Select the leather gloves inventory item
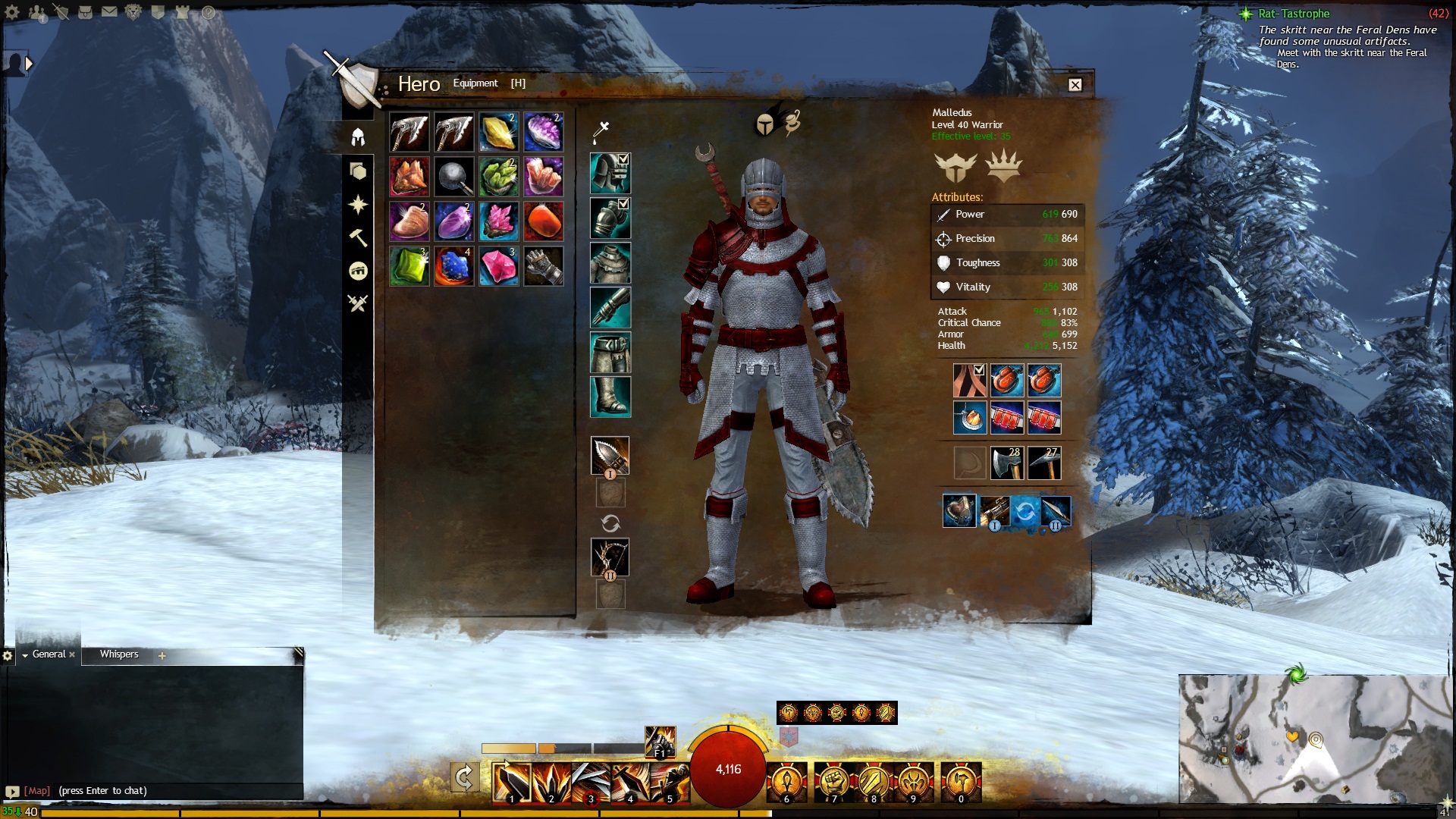1456x819 pixels. click(543, 266)
